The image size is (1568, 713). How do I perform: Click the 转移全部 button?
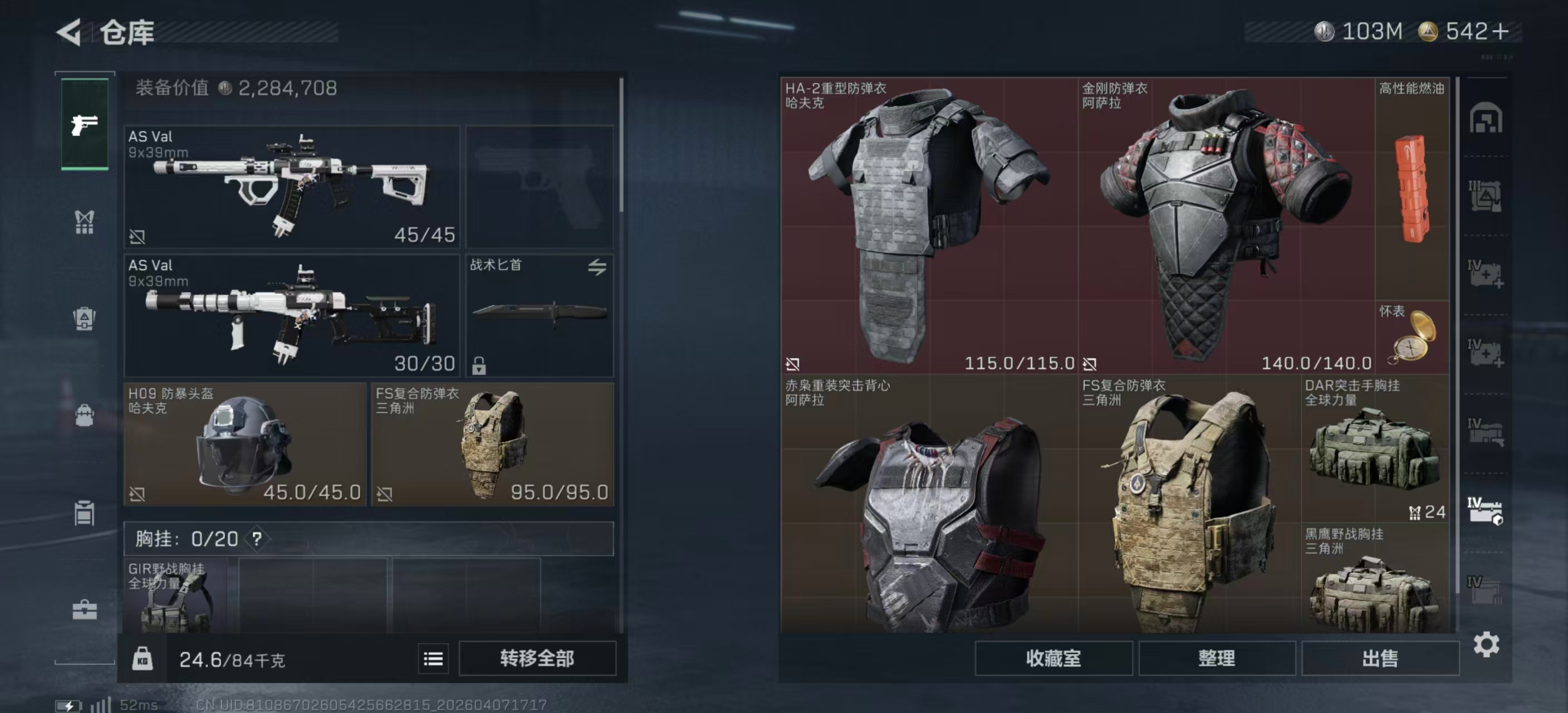(537, 658)
